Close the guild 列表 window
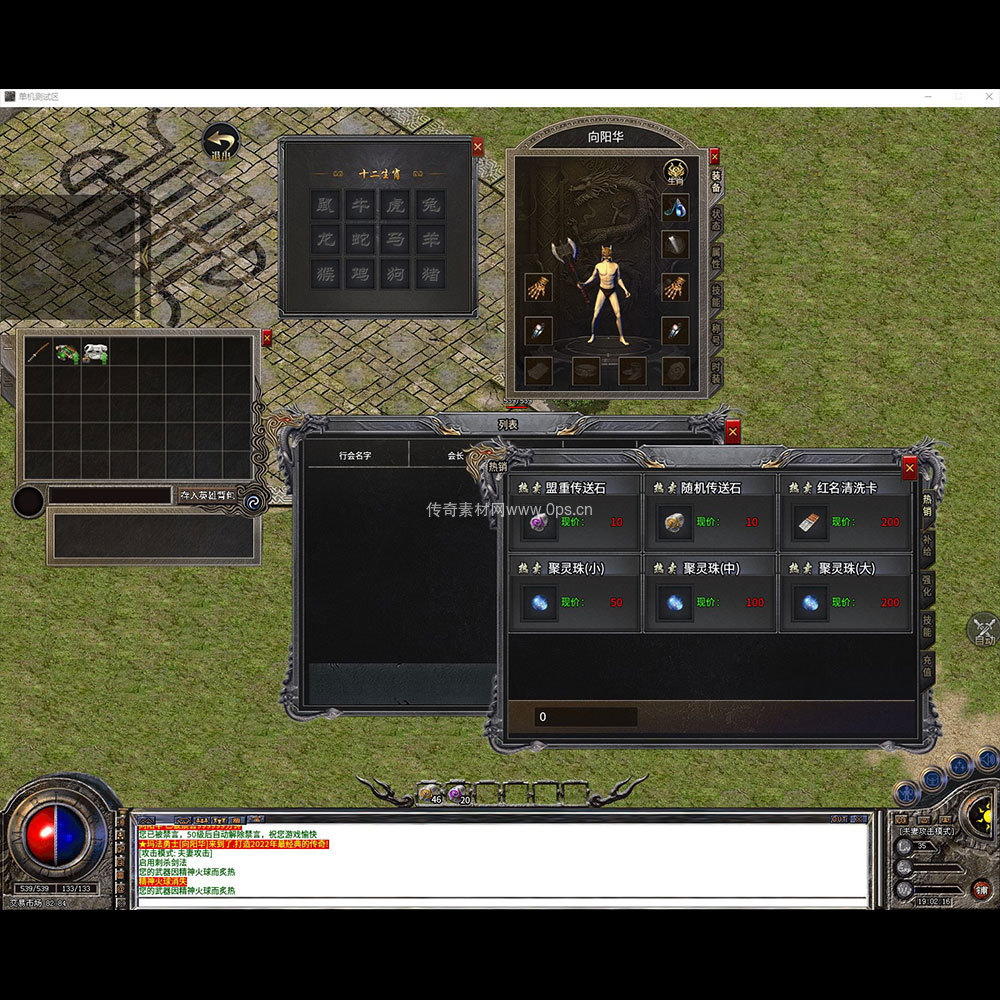Image resolution: width=1000 pixels, height=1000 pixels. tap(733, 432)
